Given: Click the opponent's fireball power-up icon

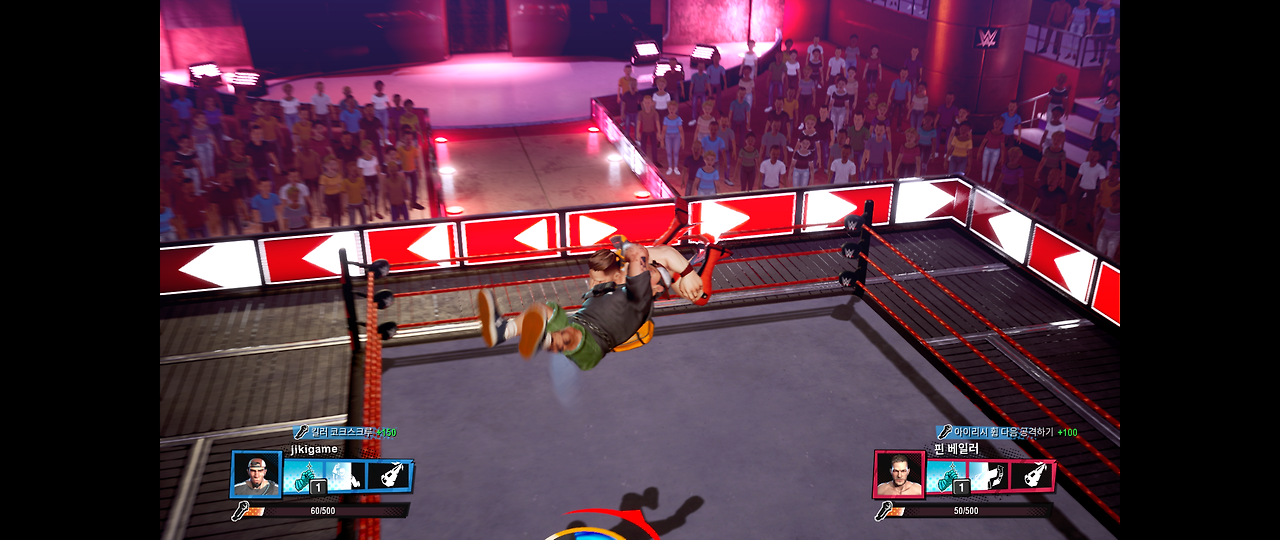Looking at the screenshot, I should click(1031, 475).
